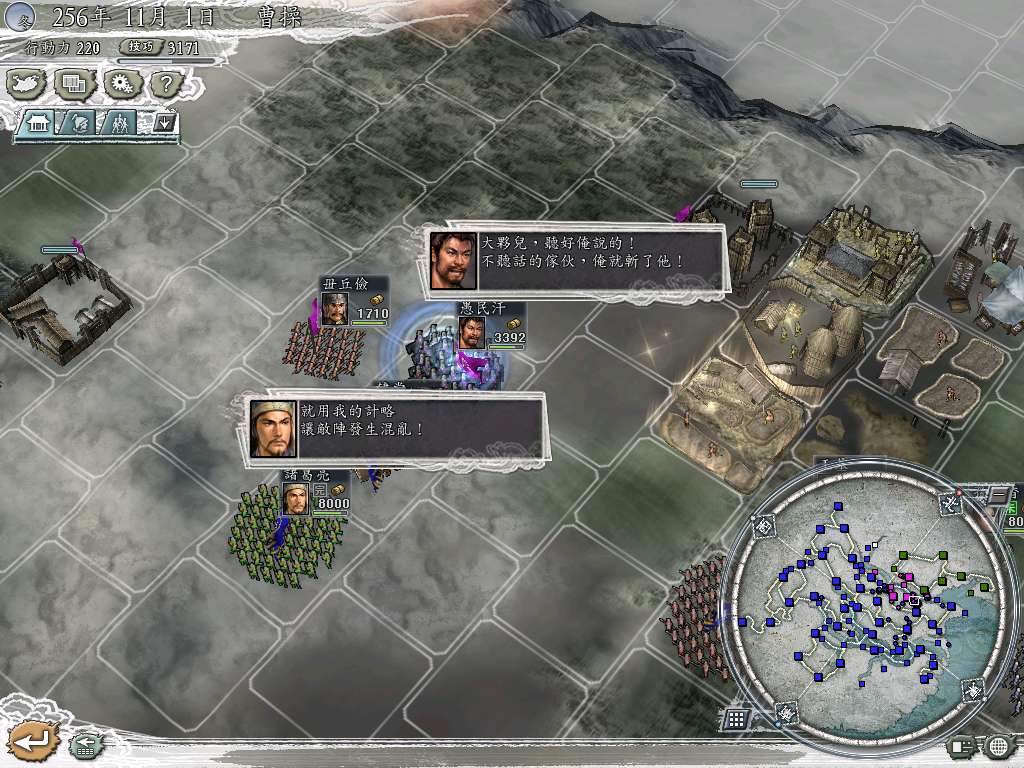Switch to the troops figures tab
Viewport: 1024px width, 768px height.
[119, 124]
